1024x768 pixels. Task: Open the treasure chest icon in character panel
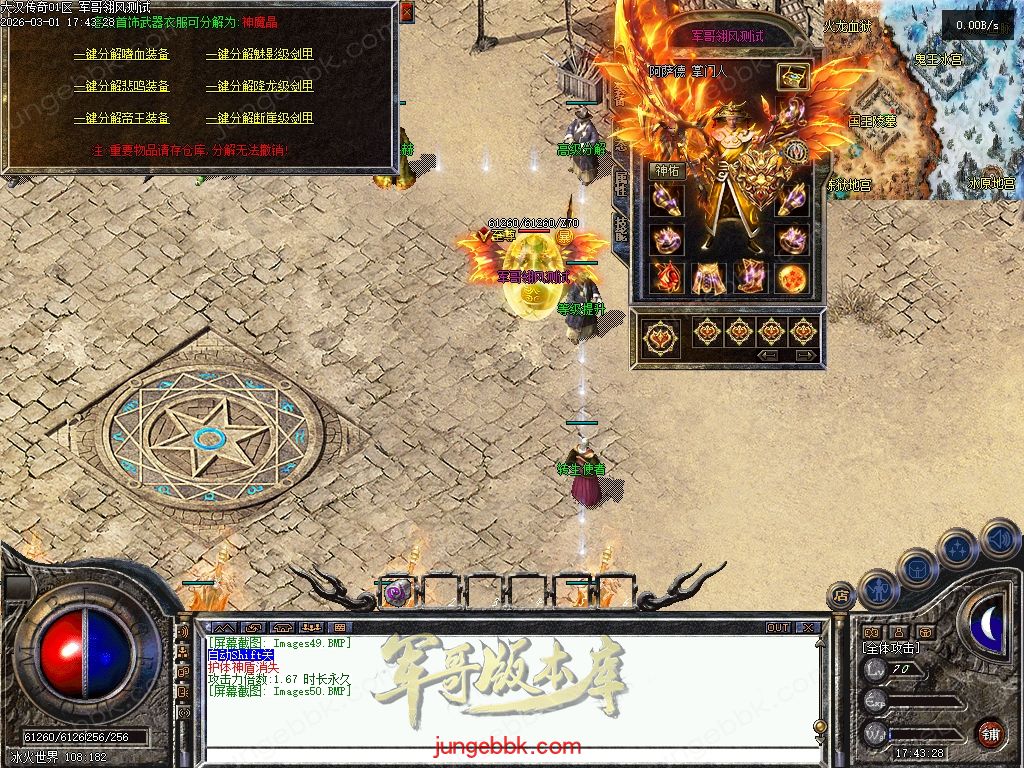pos(793,76)
